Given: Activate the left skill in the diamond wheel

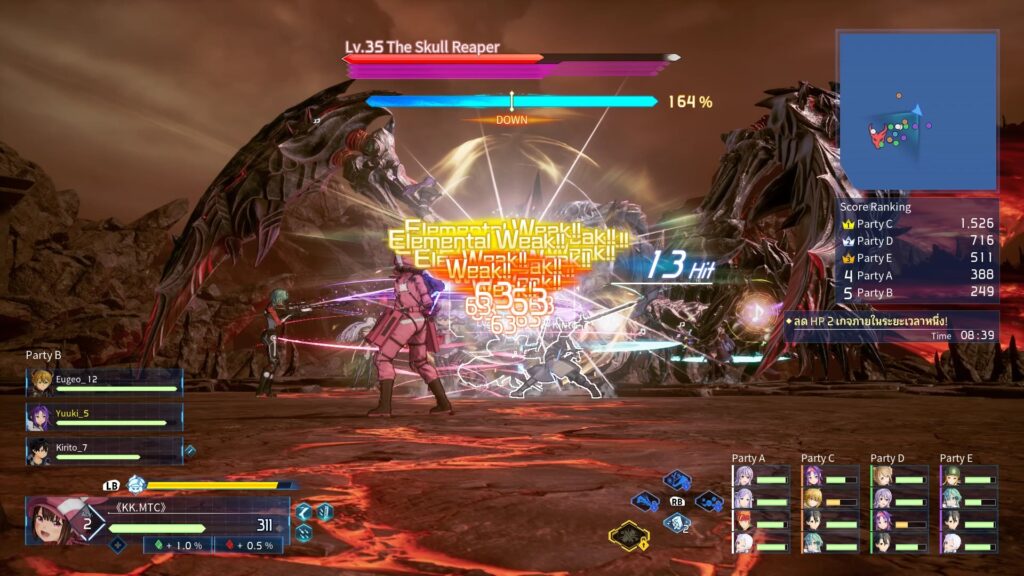Looking at the screenshot, I should [x=645, y=502].
